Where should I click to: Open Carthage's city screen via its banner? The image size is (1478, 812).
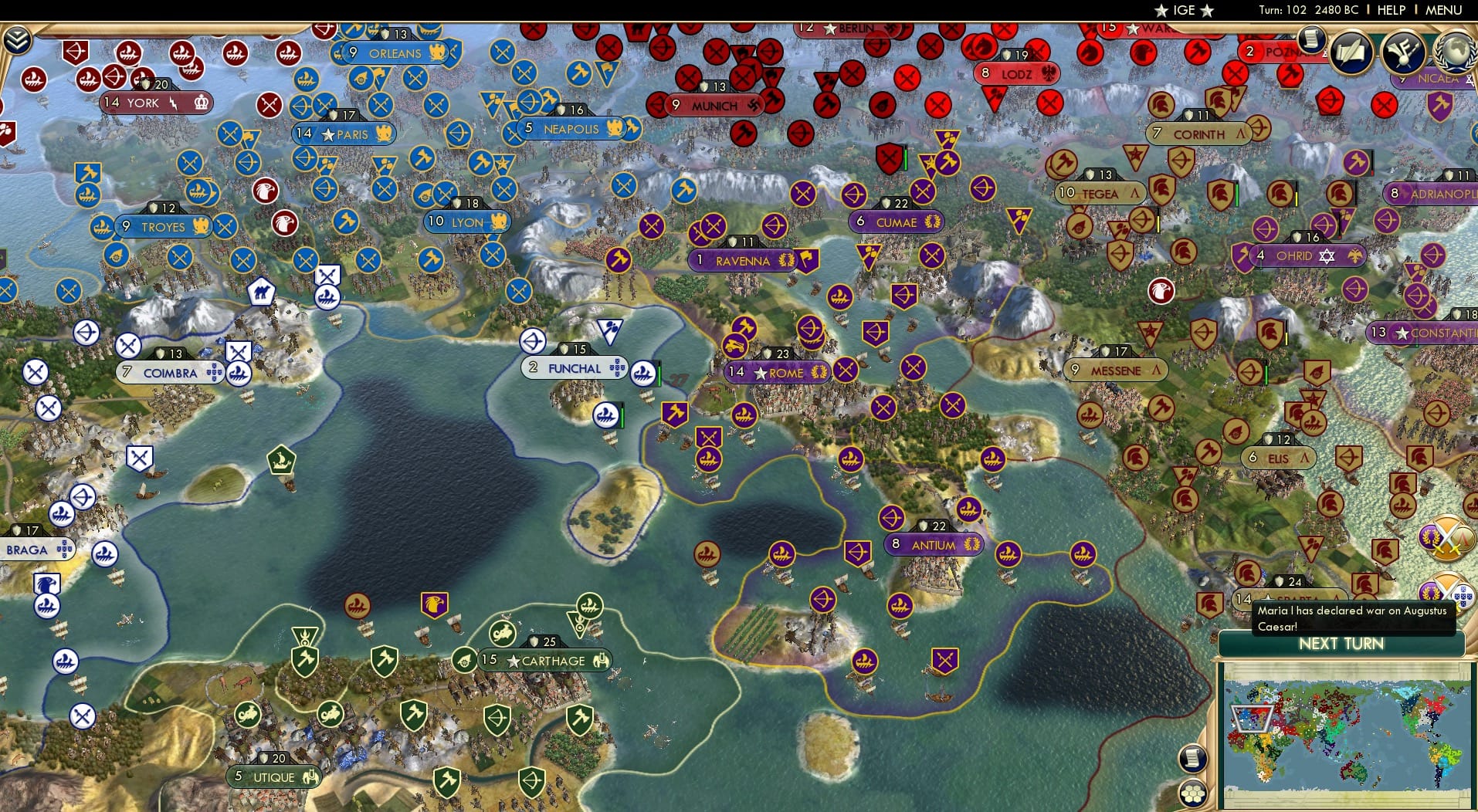(x=545, y=661)
